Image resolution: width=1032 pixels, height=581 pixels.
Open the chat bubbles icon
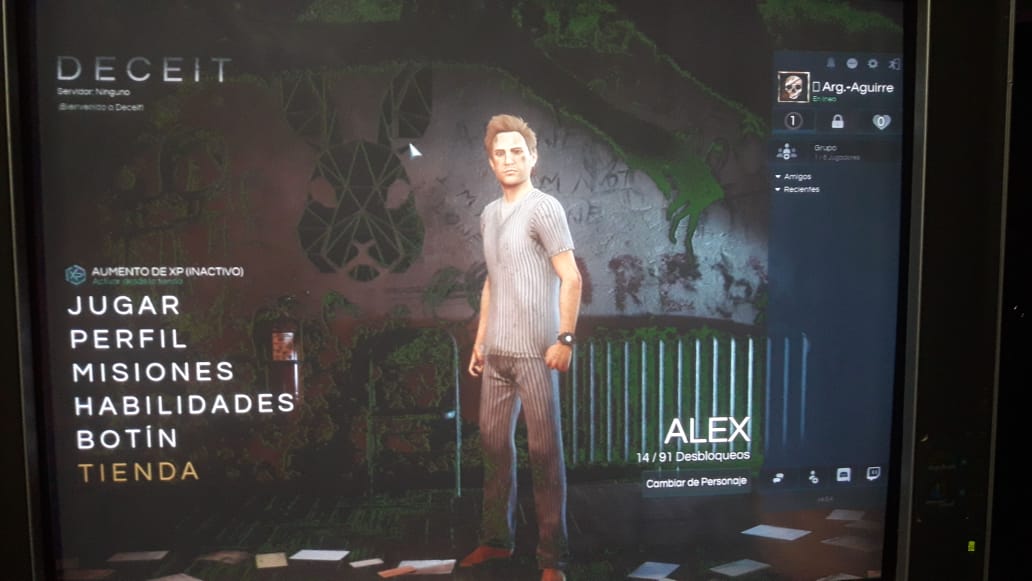778,478
